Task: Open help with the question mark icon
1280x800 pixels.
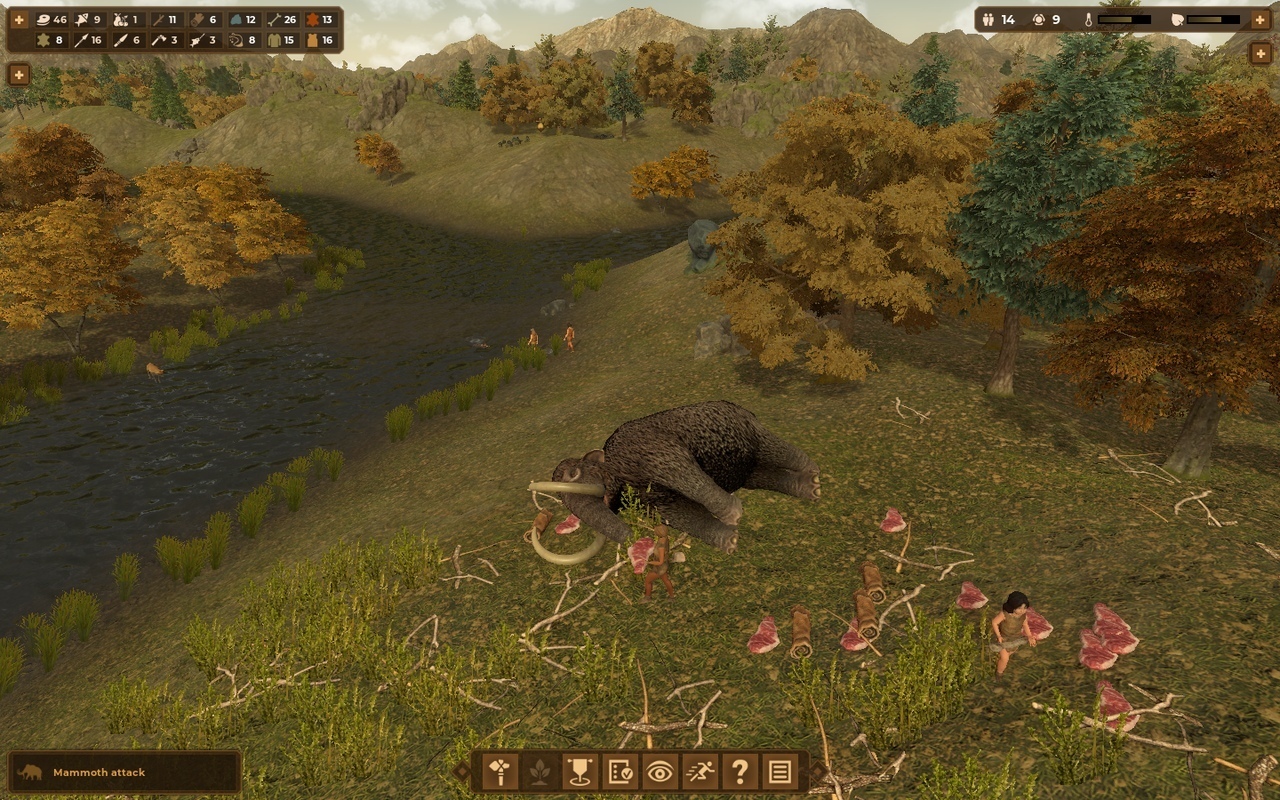Action: point(739,772)
